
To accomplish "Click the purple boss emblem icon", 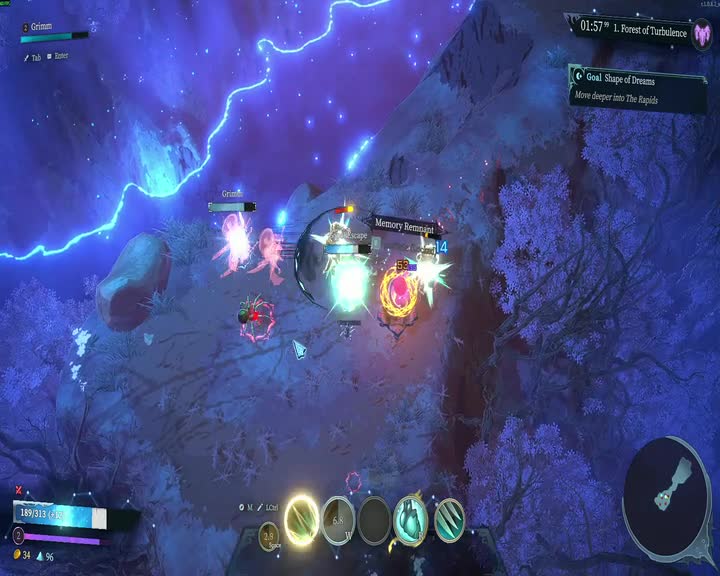I will (702, 34).
